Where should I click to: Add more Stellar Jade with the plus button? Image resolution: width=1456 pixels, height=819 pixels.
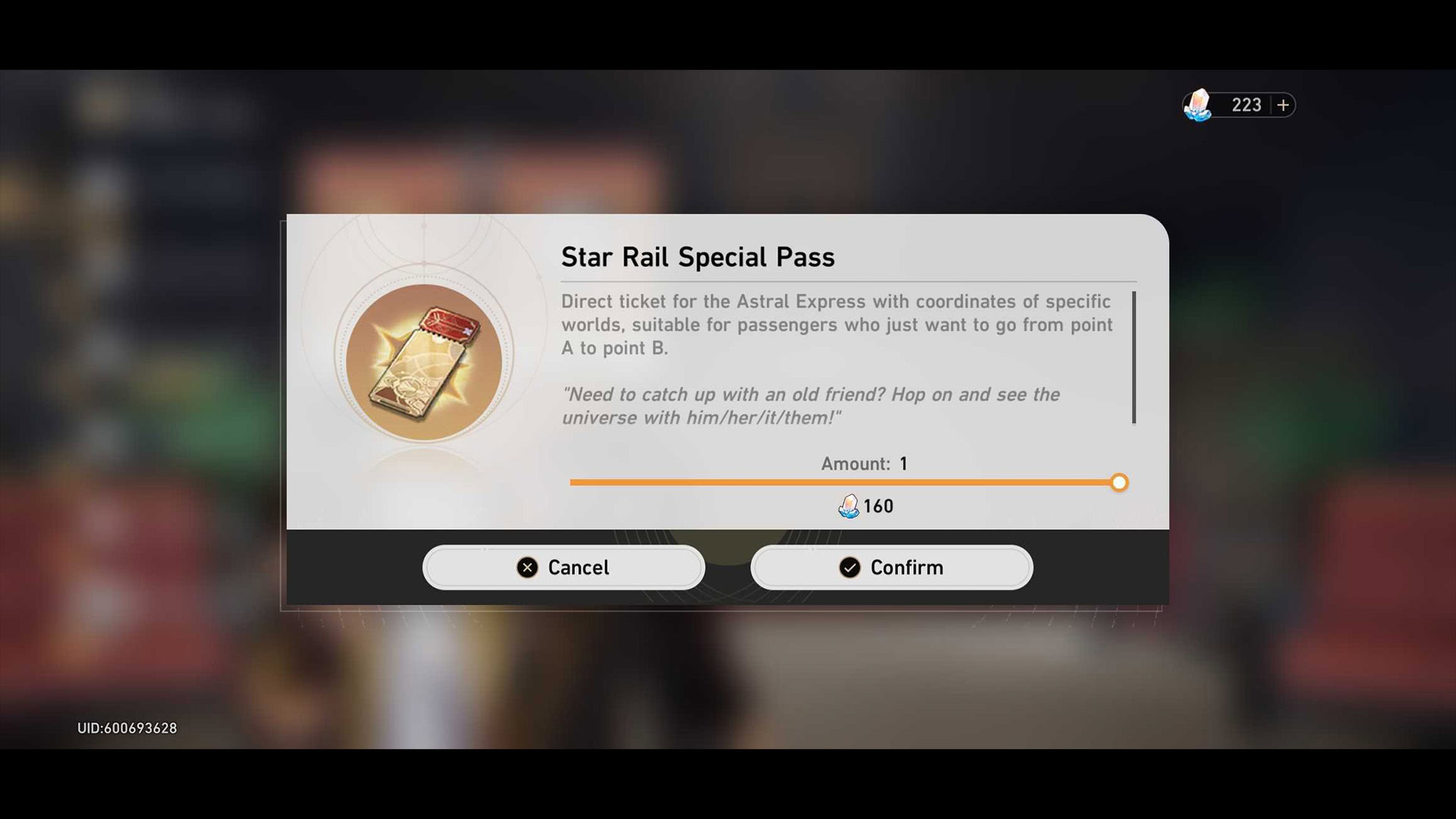[x=1282, y=105]
